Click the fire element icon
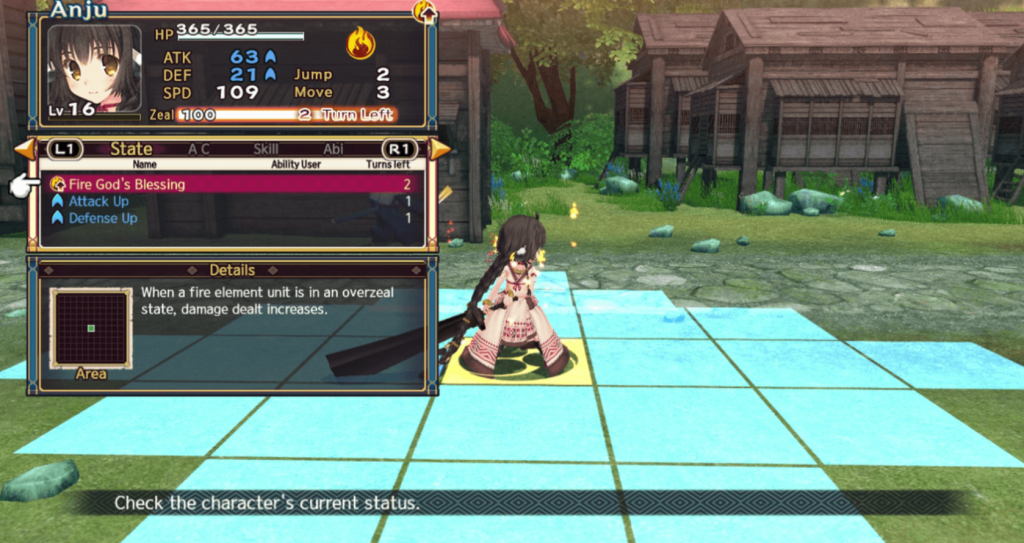 click(361, 43)
